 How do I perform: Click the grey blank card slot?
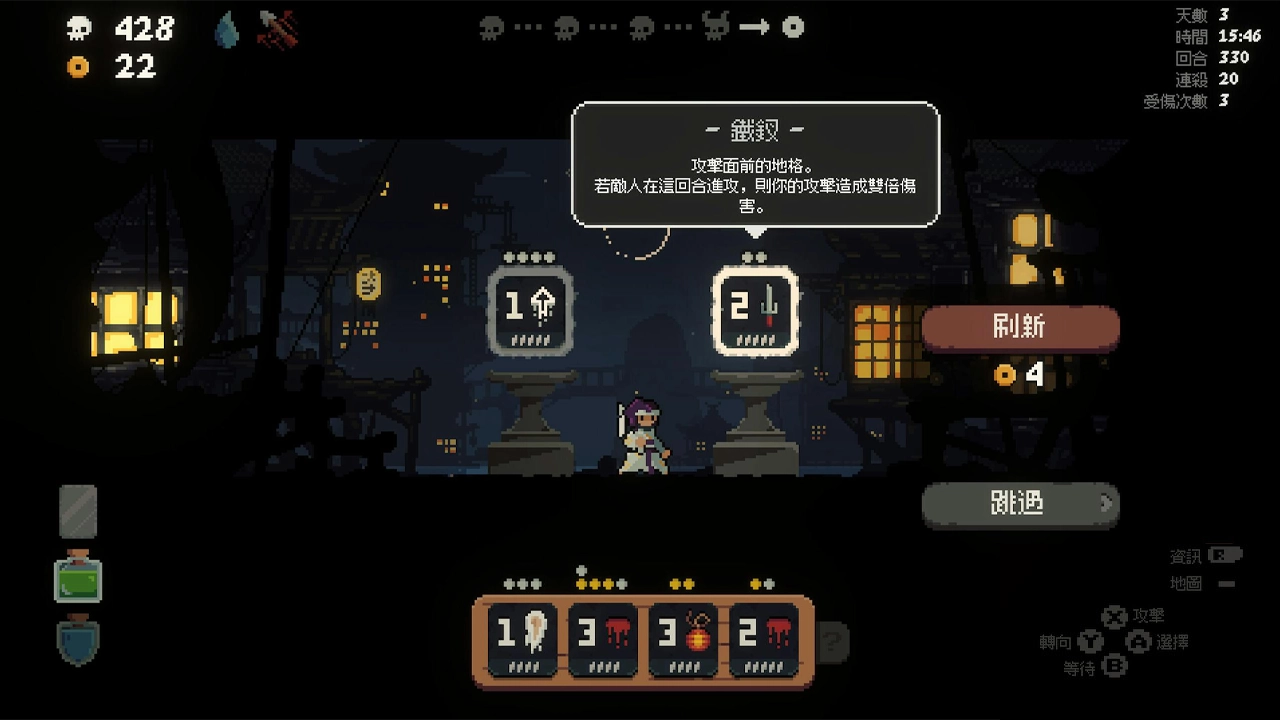(x=78, y=511)
